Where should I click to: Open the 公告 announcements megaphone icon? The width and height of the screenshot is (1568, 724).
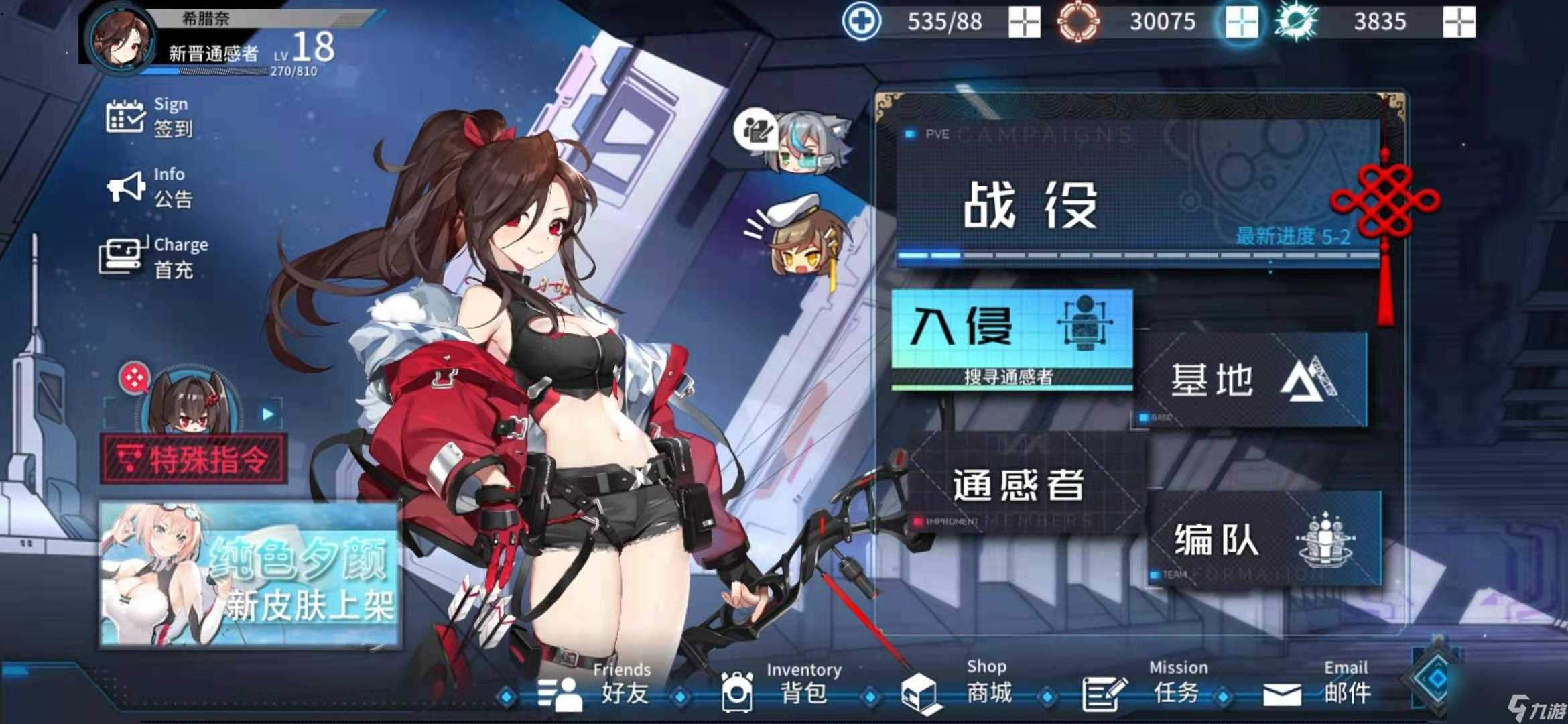coord(127,186)
